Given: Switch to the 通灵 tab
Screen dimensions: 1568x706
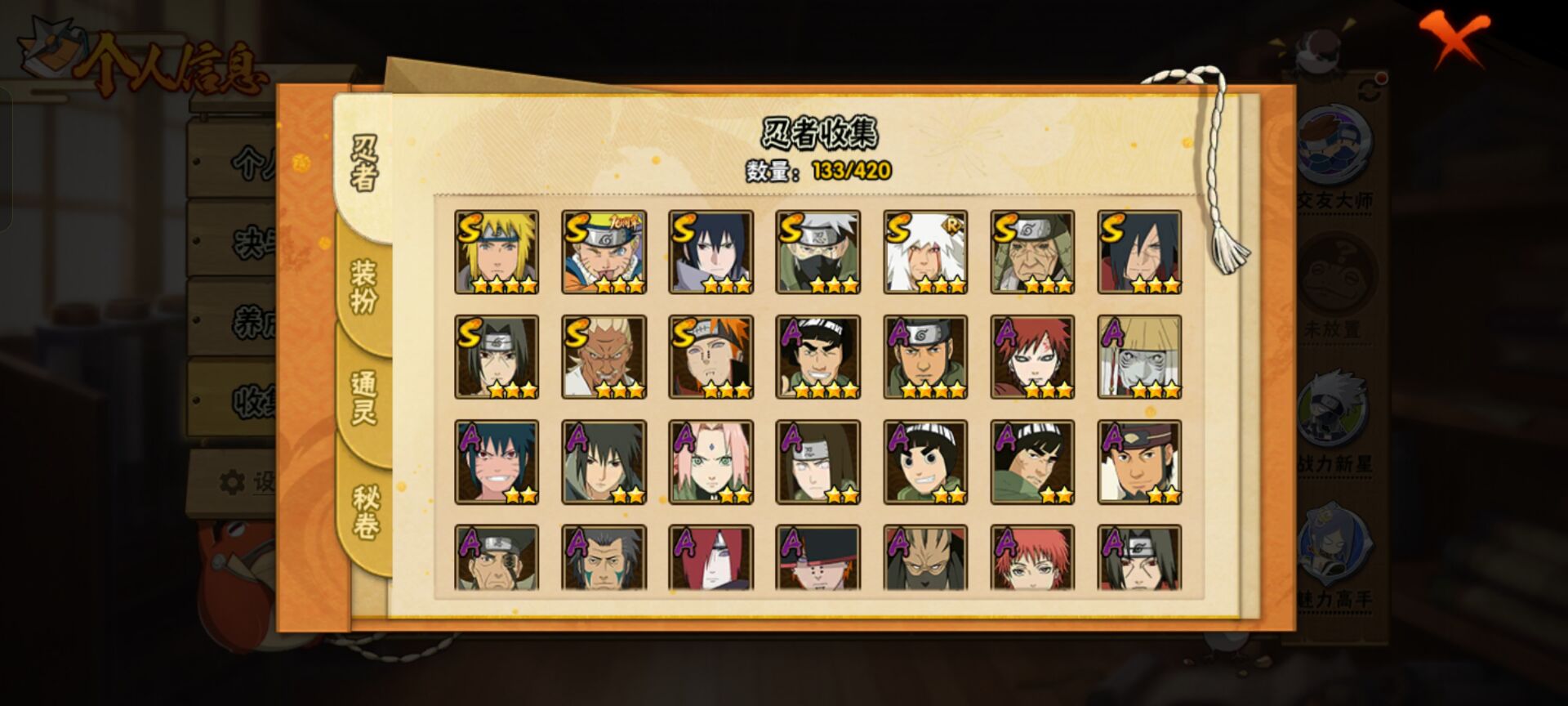Looking at the screenshot, I should tap(364, 398).
